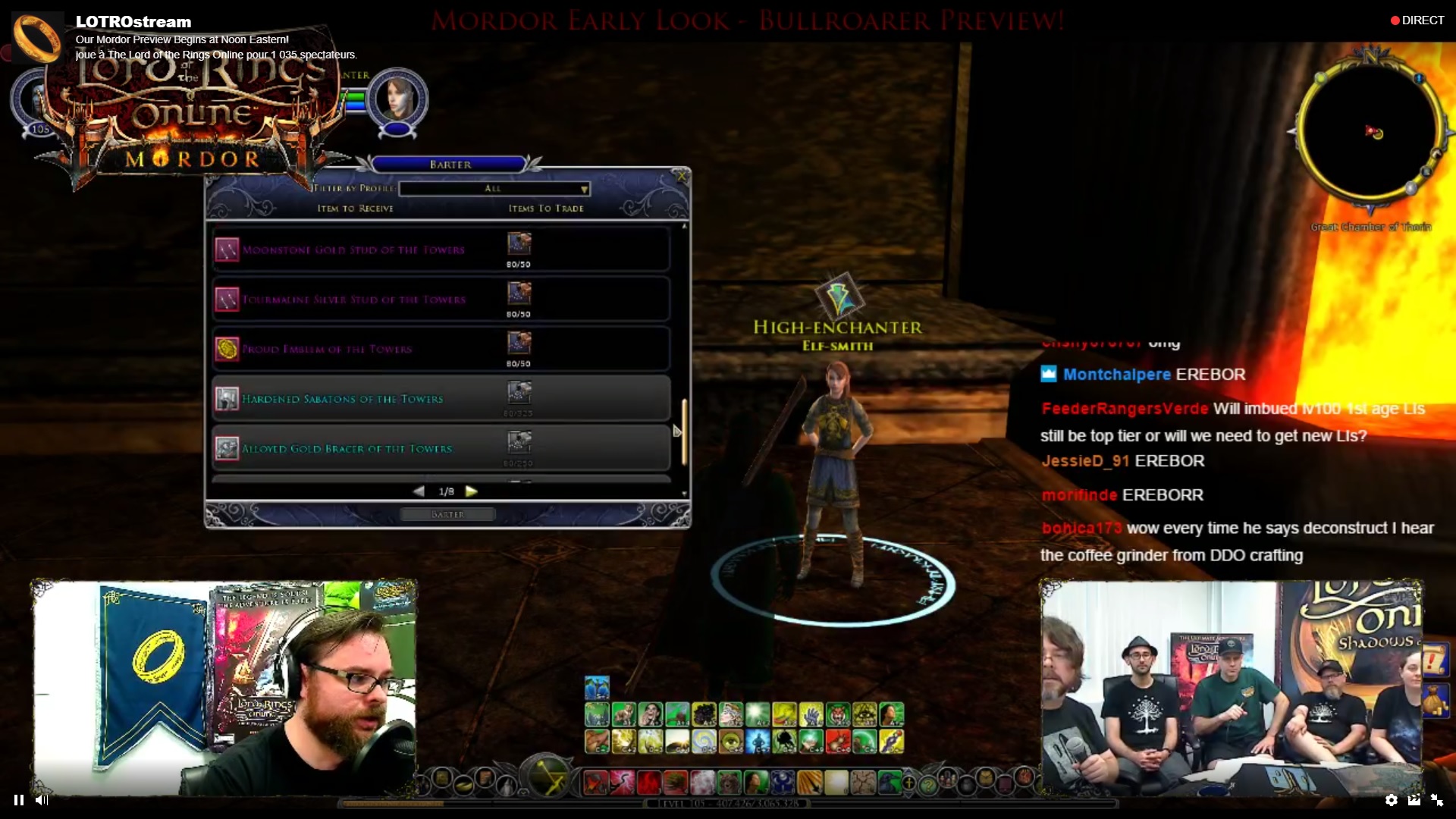Viewport: 1456px width, 819px height.
Task: Close the Barter window
Action: tap(681, 177)
